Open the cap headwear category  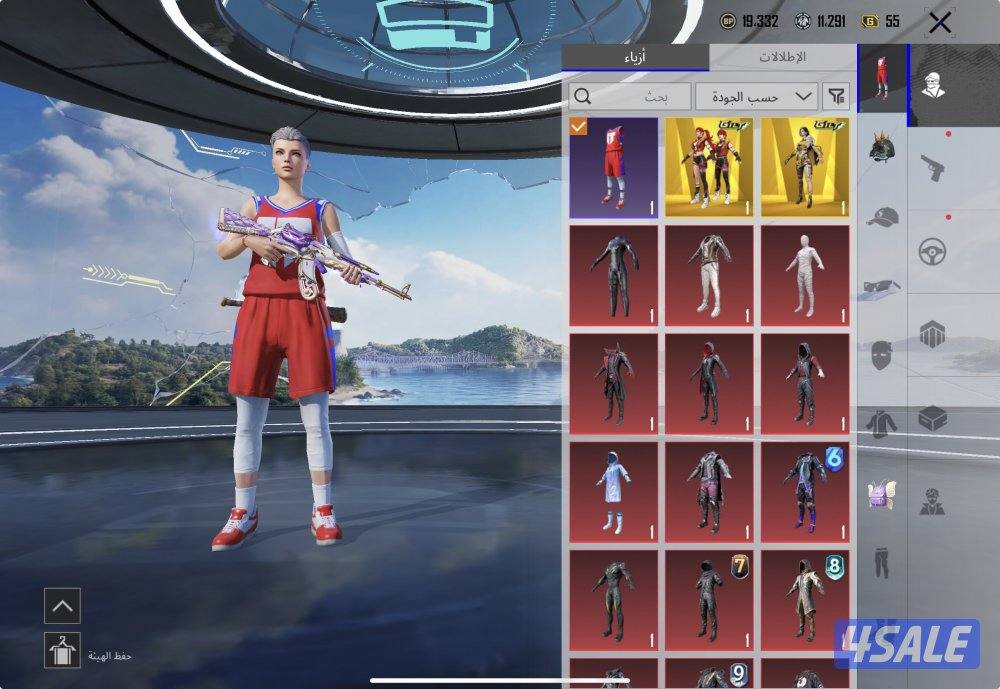click(x=882, y=217)
